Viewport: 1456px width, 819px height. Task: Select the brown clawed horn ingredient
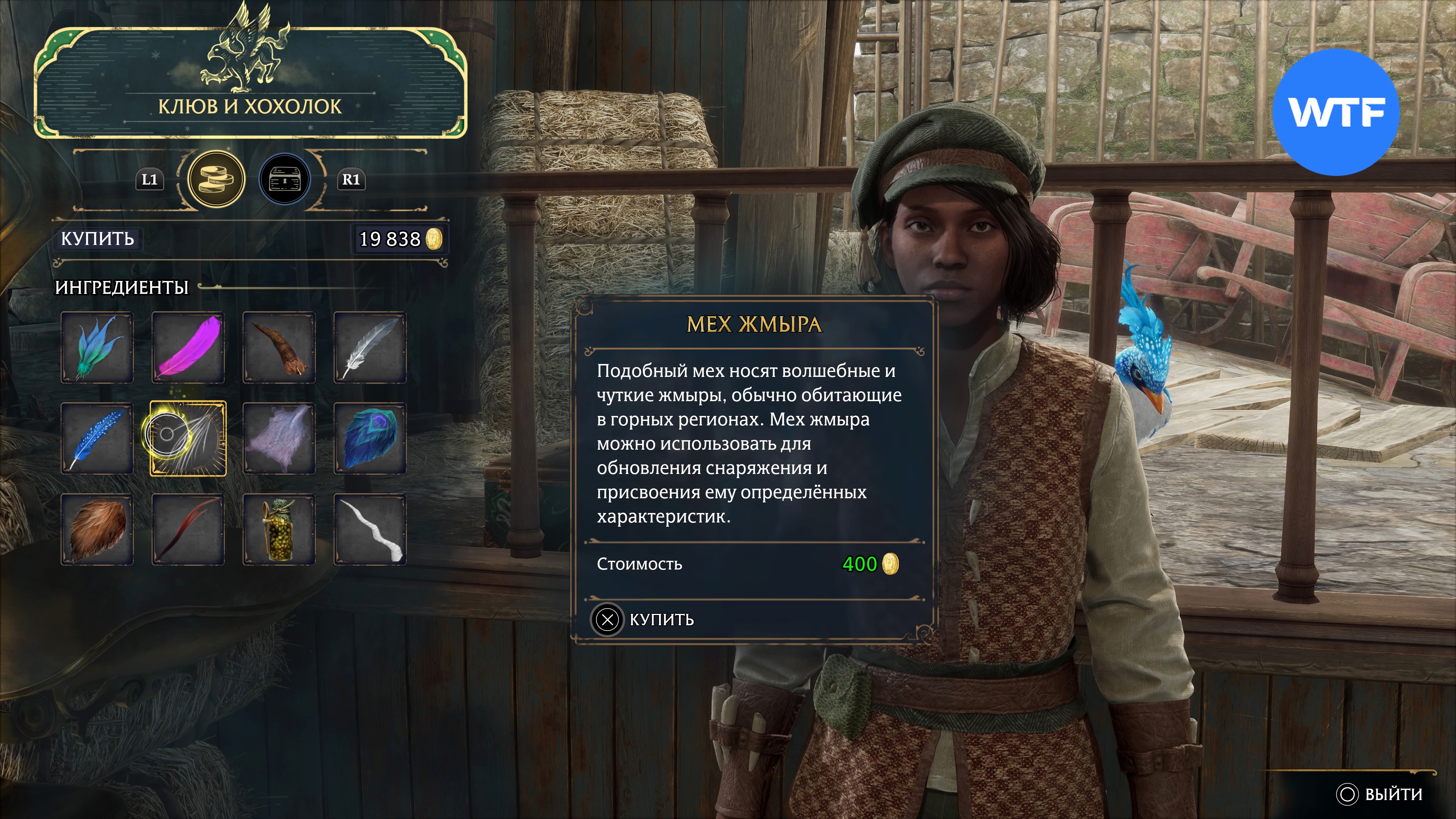[x=279, y=348]
